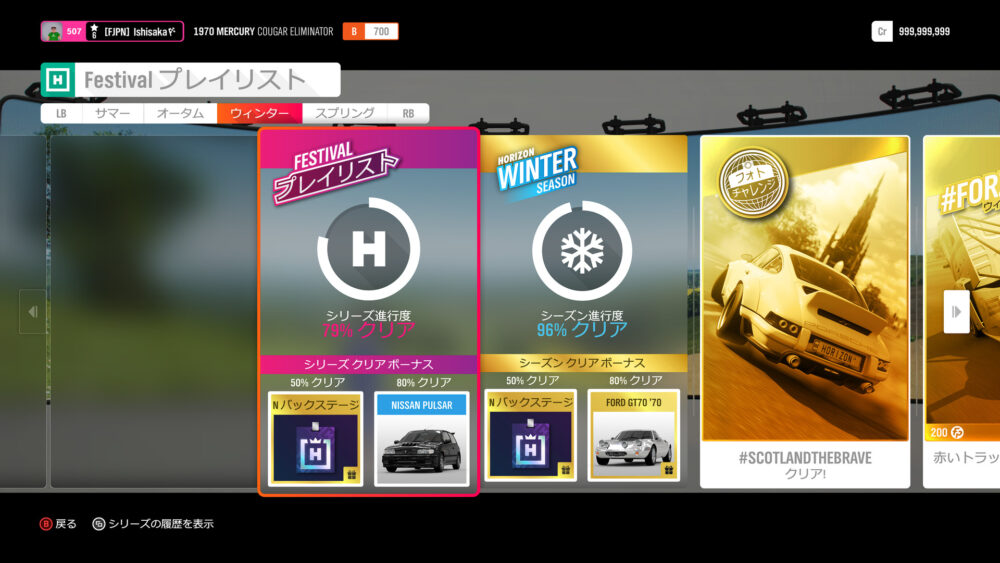Choose the #SCOTLANDTHEBRAVE photo challenge card
1000x563 pixels.
click(805, 310)
